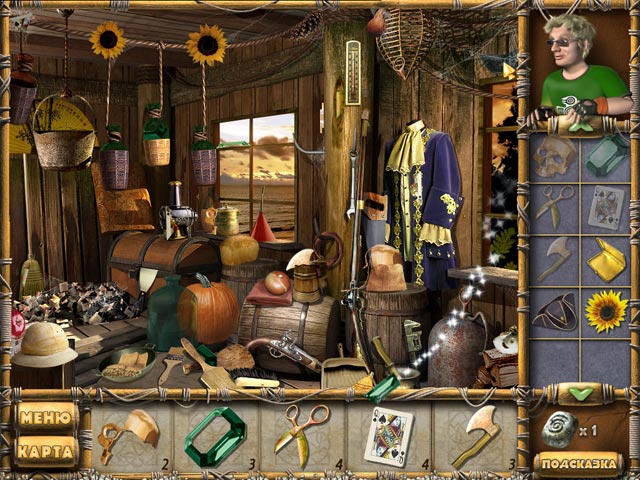Select the key and skull item slot

[x=129, y=436]
